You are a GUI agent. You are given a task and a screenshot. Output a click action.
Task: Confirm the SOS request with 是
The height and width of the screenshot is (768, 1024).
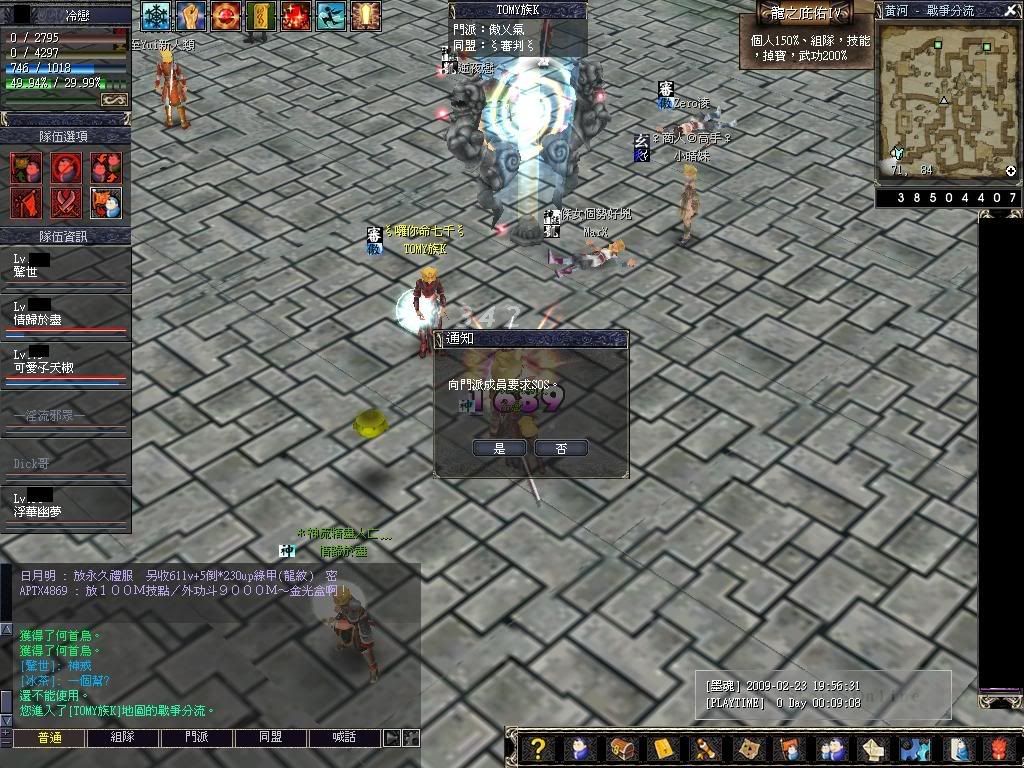[x=500, y=449]
